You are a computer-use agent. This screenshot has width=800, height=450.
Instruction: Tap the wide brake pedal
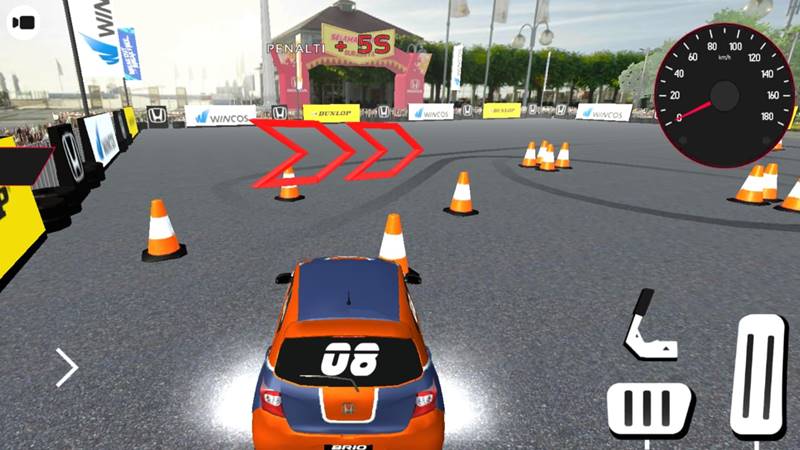click(649, 410)
